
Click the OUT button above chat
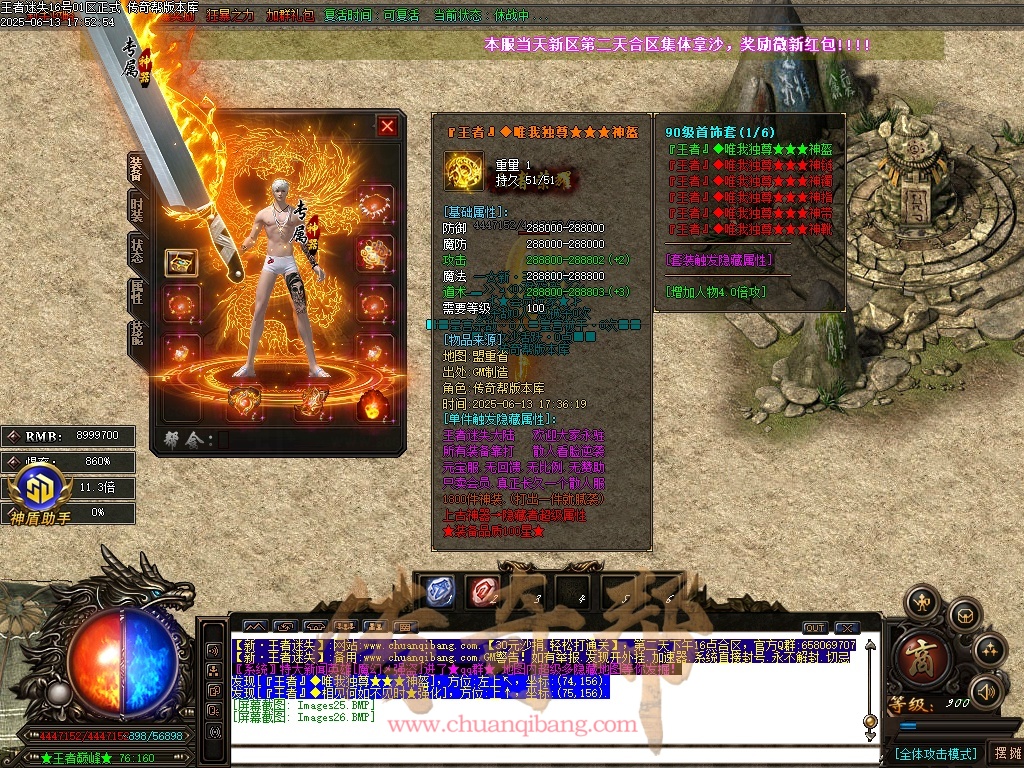click(815, 628)
